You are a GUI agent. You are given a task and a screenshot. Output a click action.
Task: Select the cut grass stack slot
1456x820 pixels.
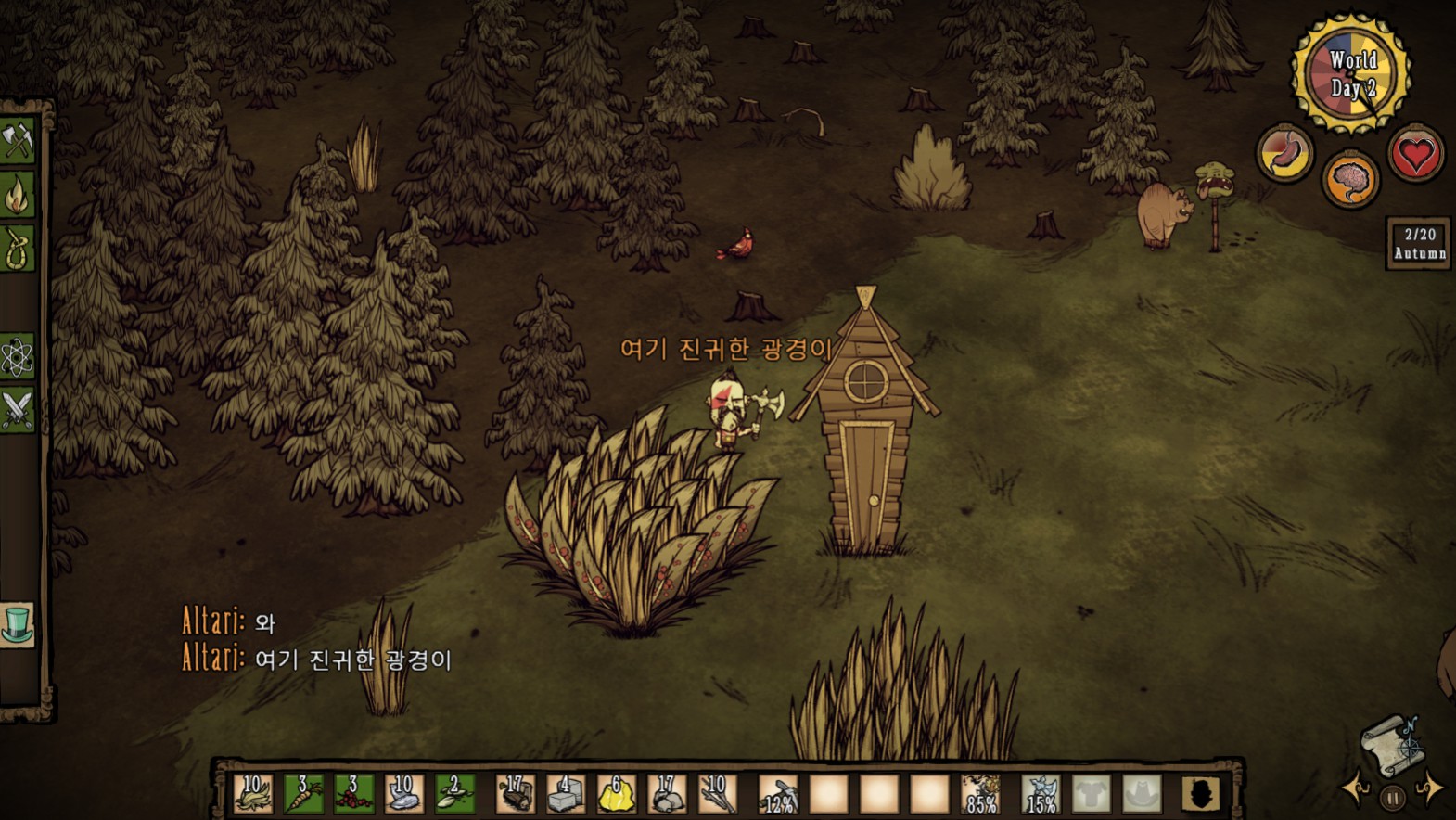pos(253,795)
